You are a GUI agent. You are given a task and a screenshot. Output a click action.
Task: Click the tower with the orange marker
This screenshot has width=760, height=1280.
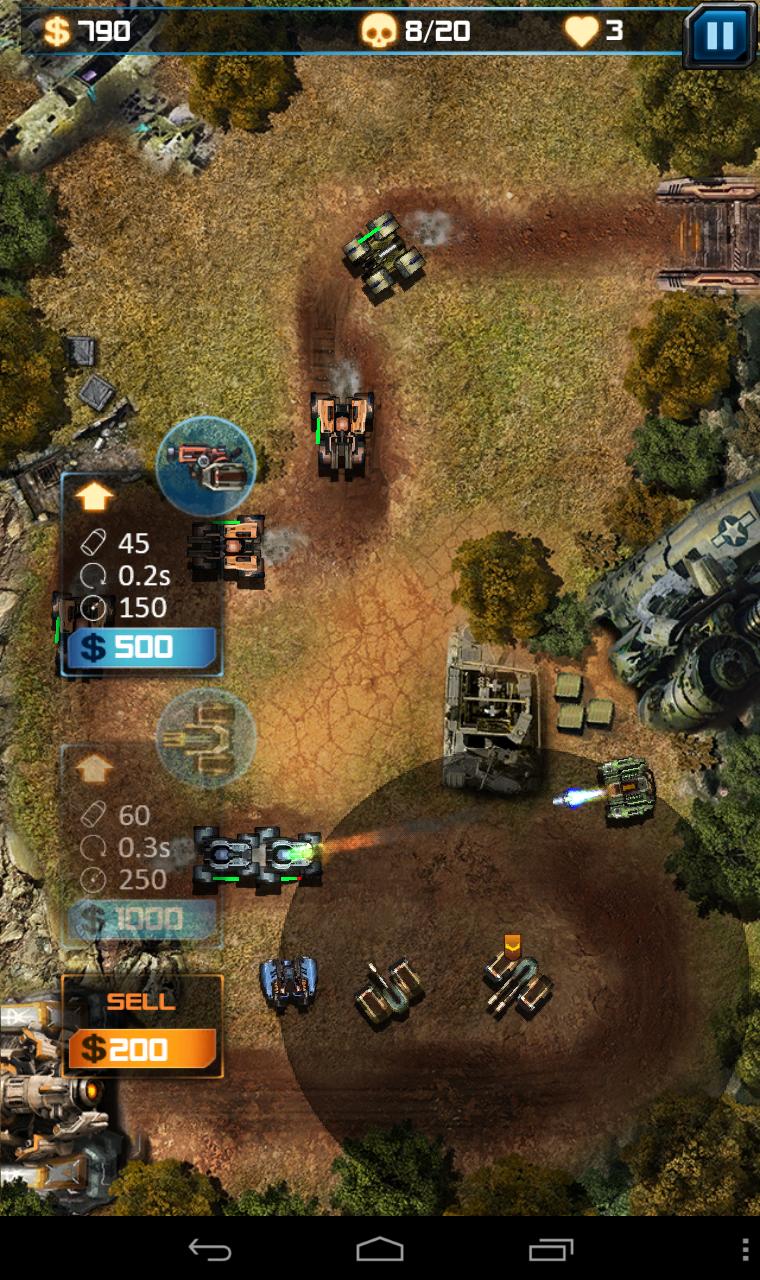tap(517, 982)
